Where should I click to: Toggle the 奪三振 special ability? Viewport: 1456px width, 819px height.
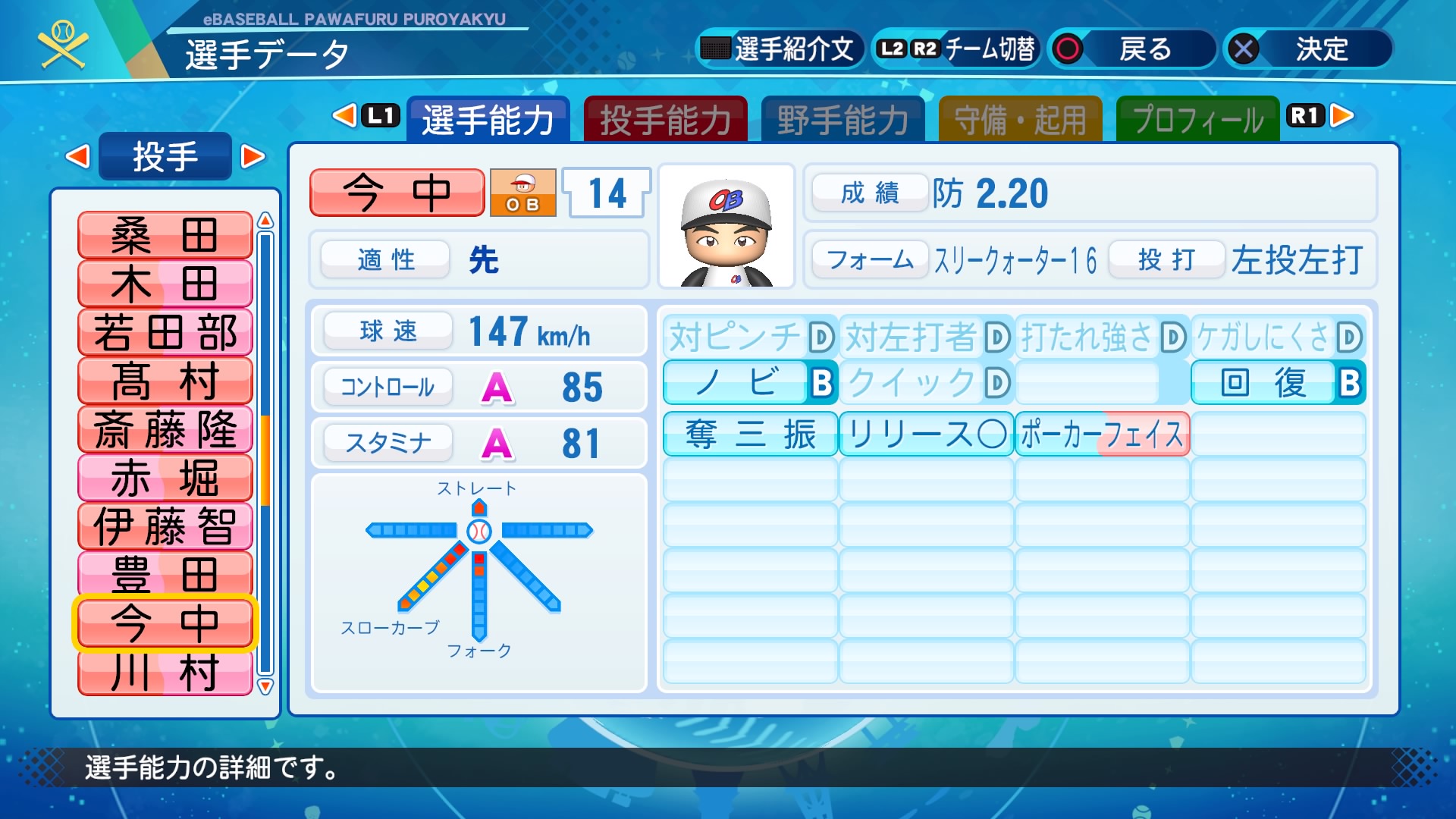[750, 433]
